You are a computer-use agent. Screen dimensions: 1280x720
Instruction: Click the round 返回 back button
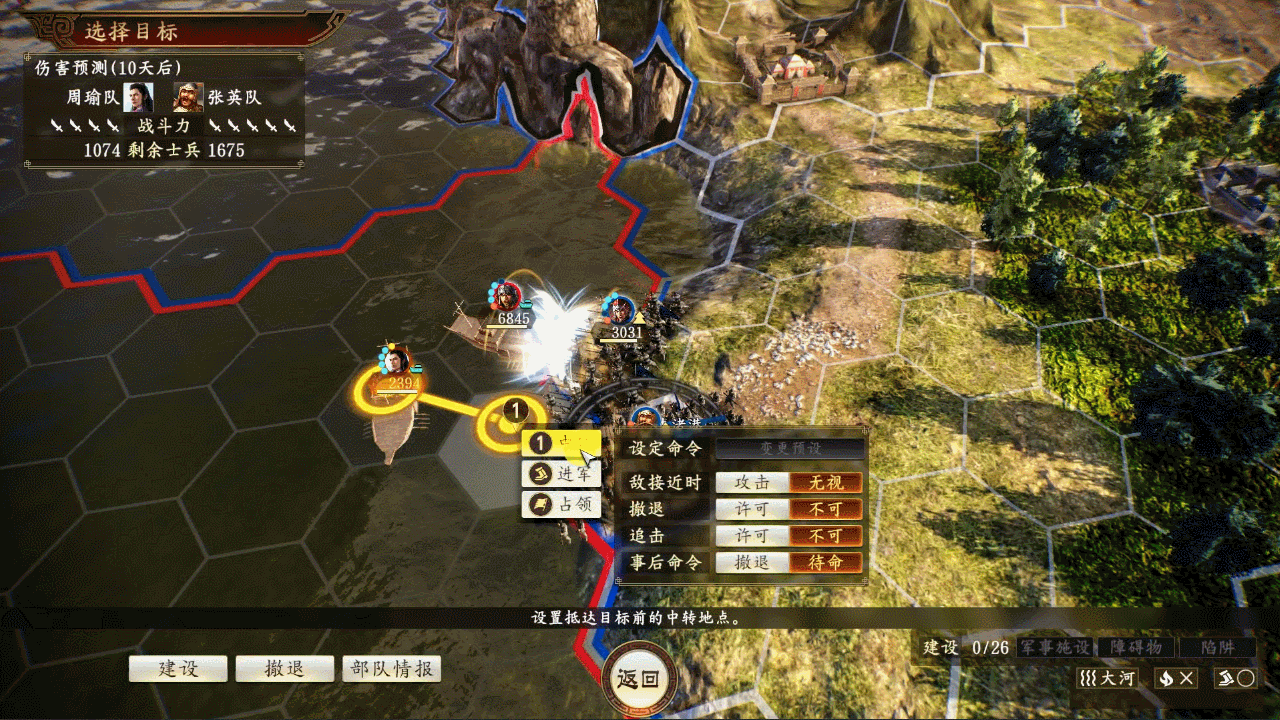click(639, 680)
